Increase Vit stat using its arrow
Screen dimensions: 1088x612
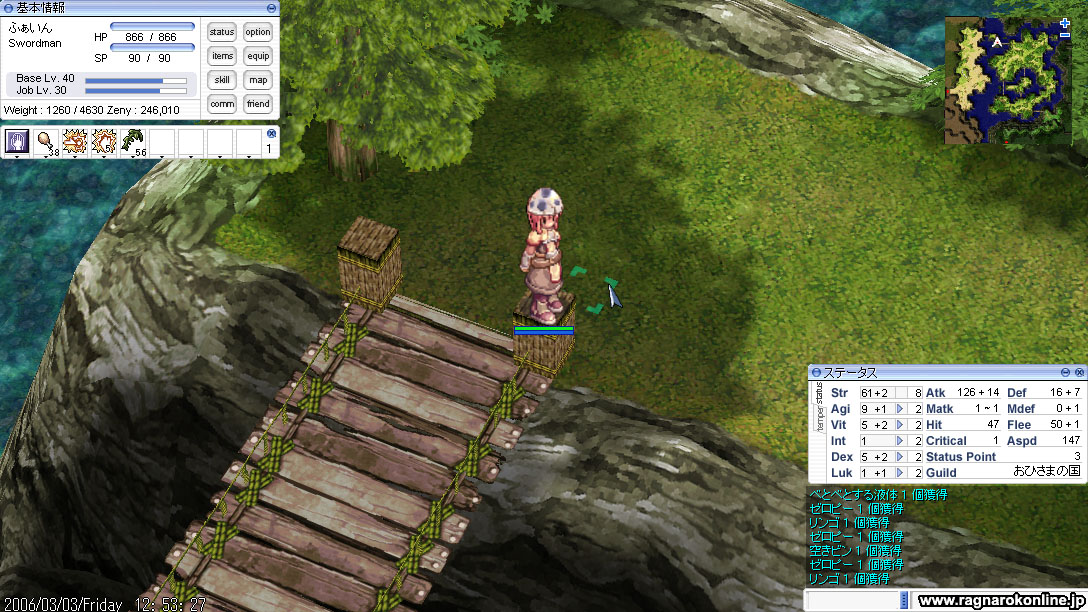(900, 425)
